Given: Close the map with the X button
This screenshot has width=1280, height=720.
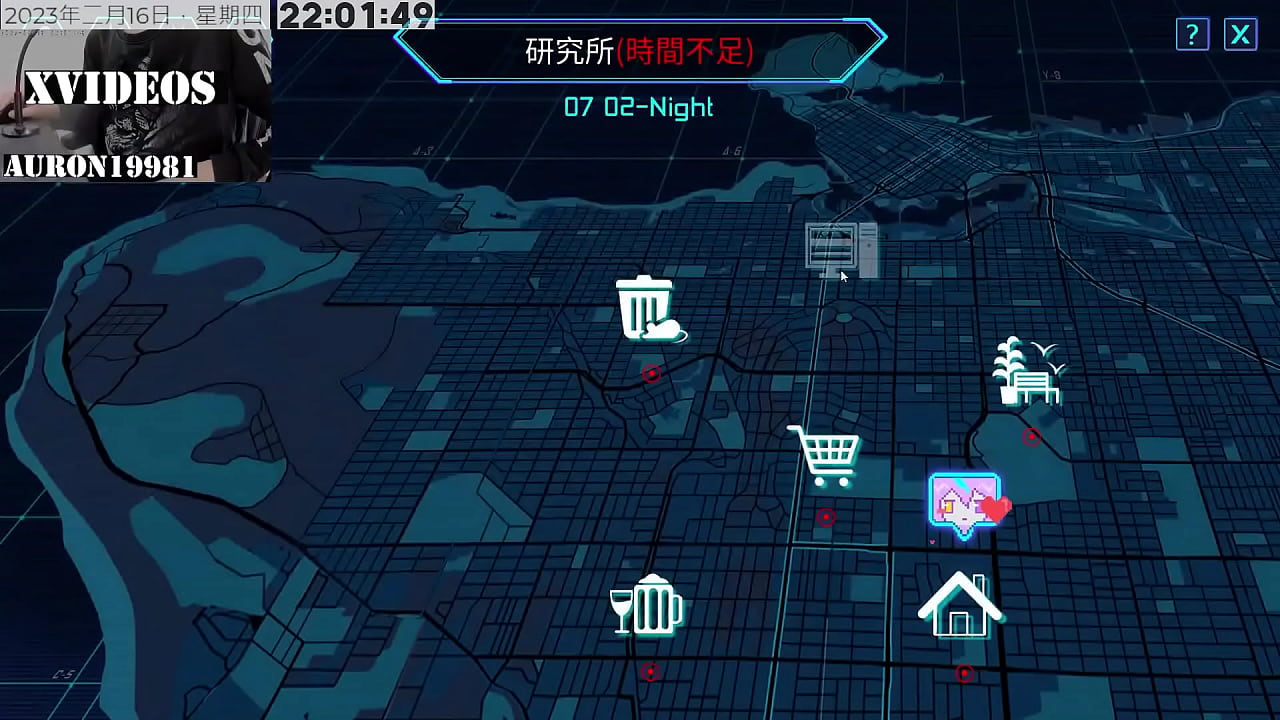Looking at the screenshot, I should [1239, 35].
